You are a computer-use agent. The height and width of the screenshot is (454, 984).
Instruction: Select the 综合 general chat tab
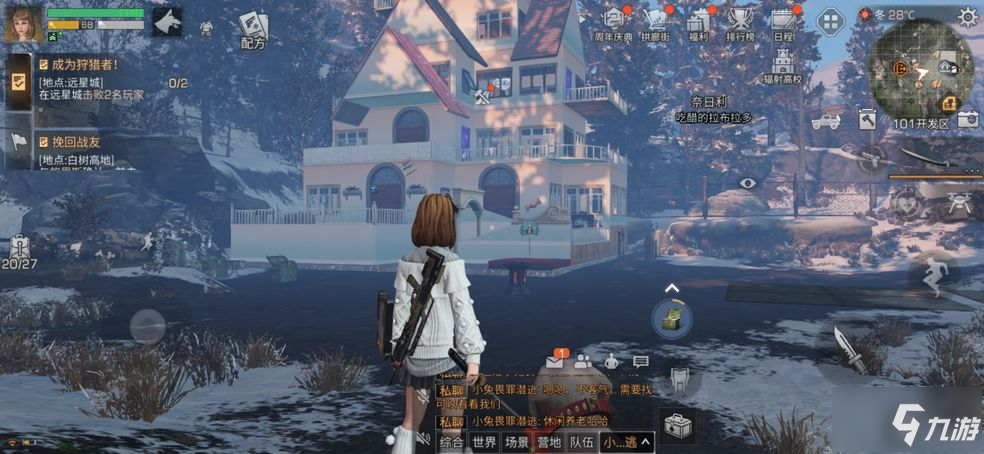point(452,441)
